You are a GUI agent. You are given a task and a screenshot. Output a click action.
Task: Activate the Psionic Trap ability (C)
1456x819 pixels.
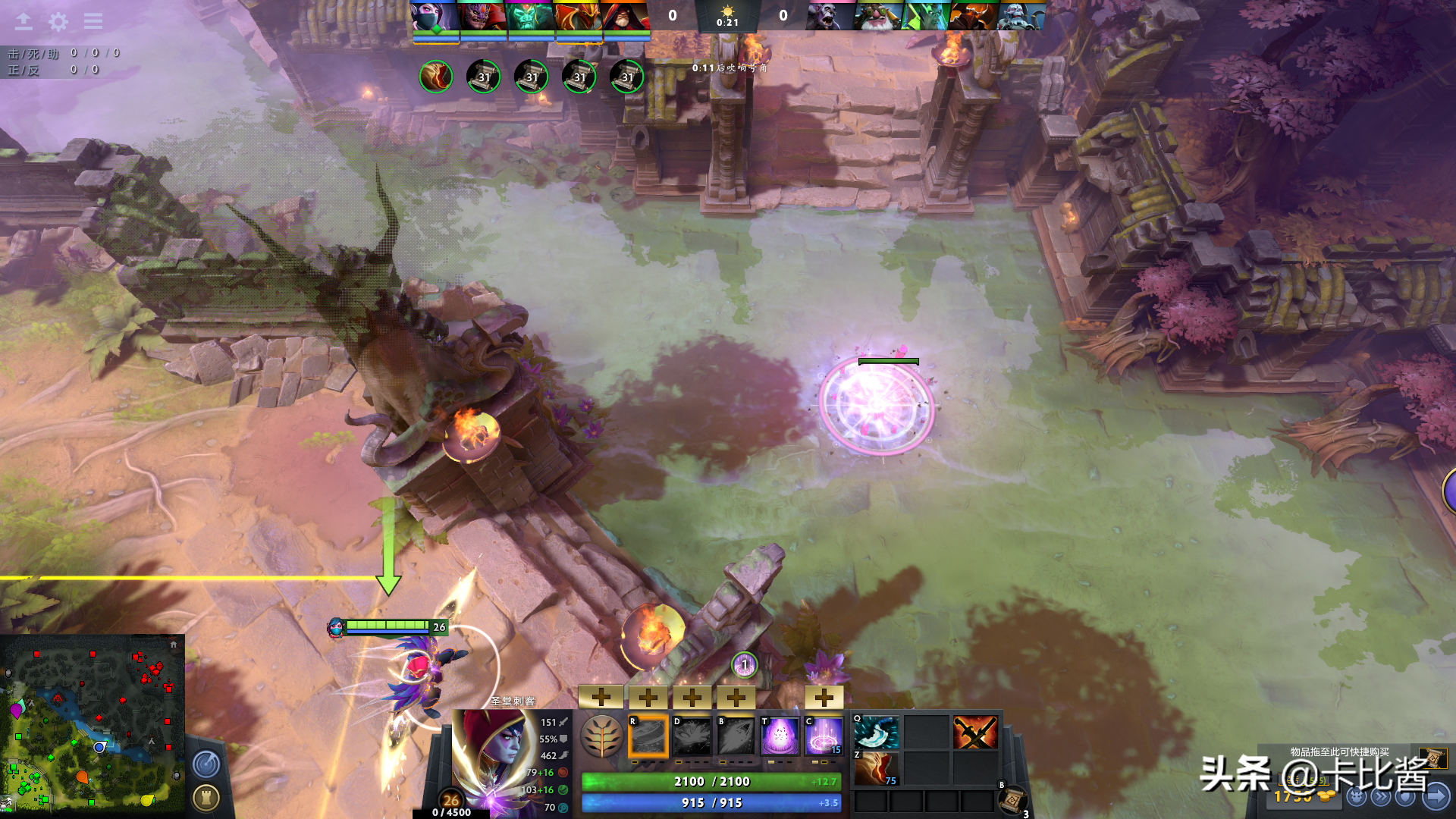[x=824, y=736]
